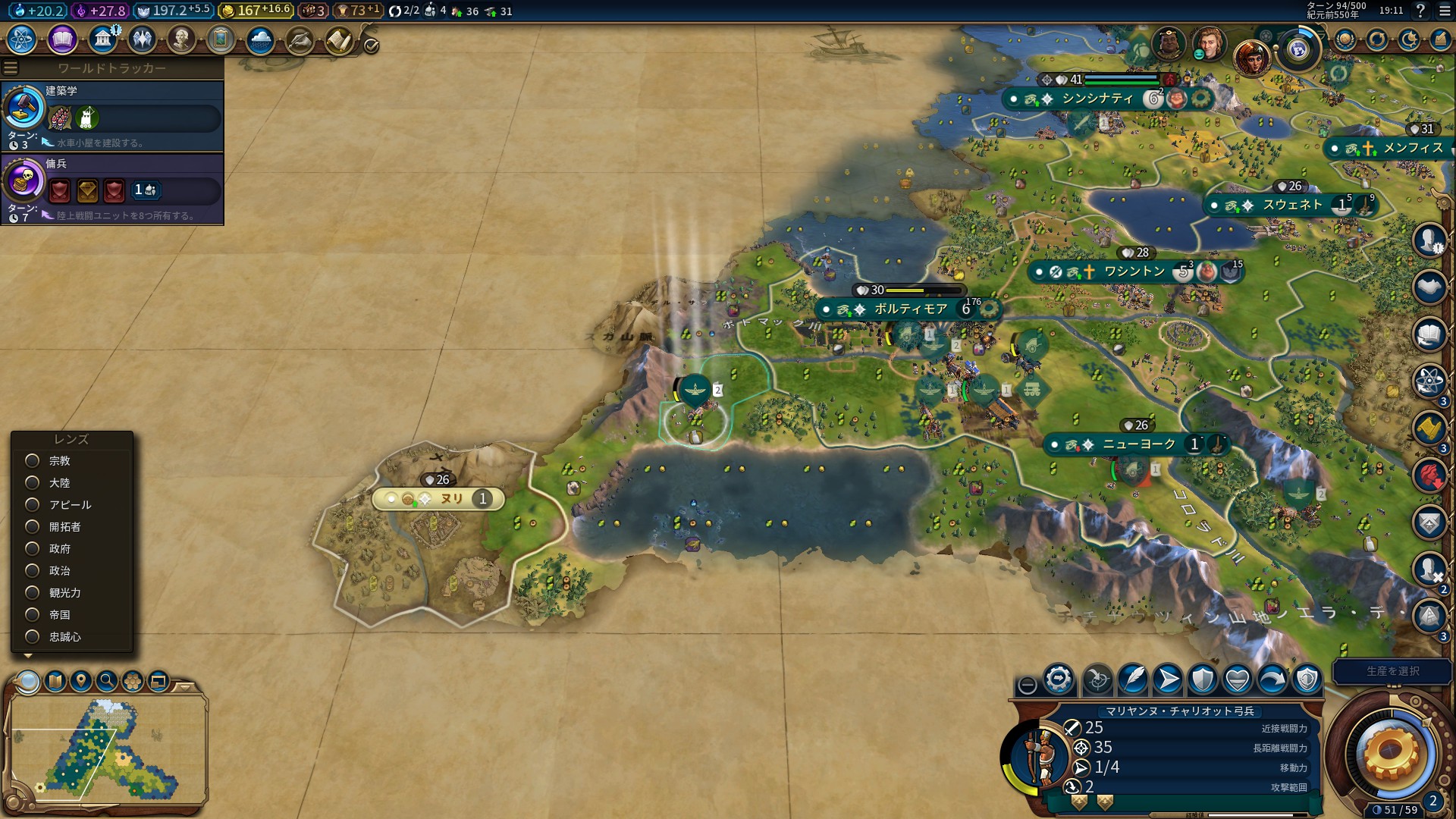Screen dimensions: 1456x819
Task: Activate the heart heal-fortify unit action
Action: pos(1238,679)
